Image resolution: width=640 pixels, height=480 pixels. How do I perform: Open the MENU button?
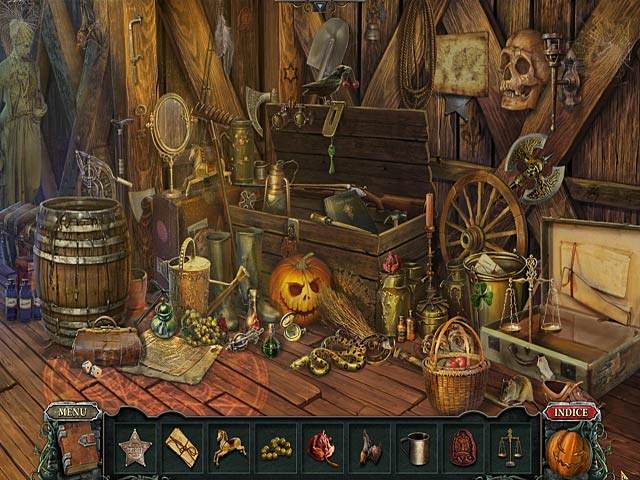pos(73,411)
